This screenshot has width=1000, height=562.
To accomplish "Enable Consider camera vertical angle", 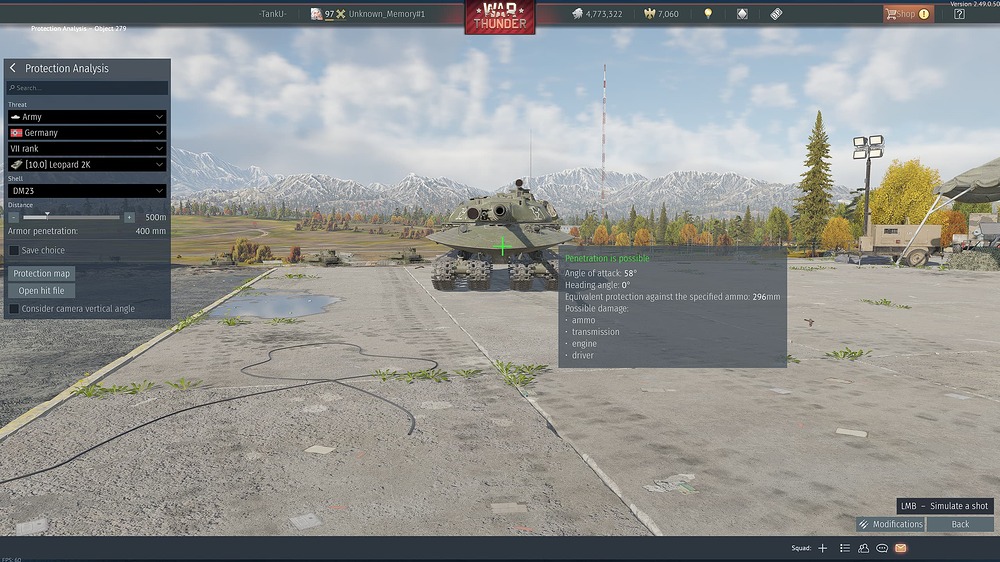I will pos(14,309).
